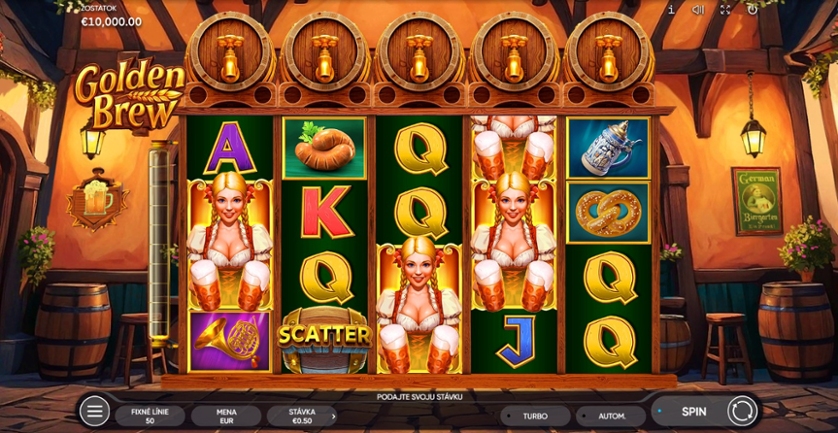Click the SPIN button
The image size is (838, 433).
point(694,411)
